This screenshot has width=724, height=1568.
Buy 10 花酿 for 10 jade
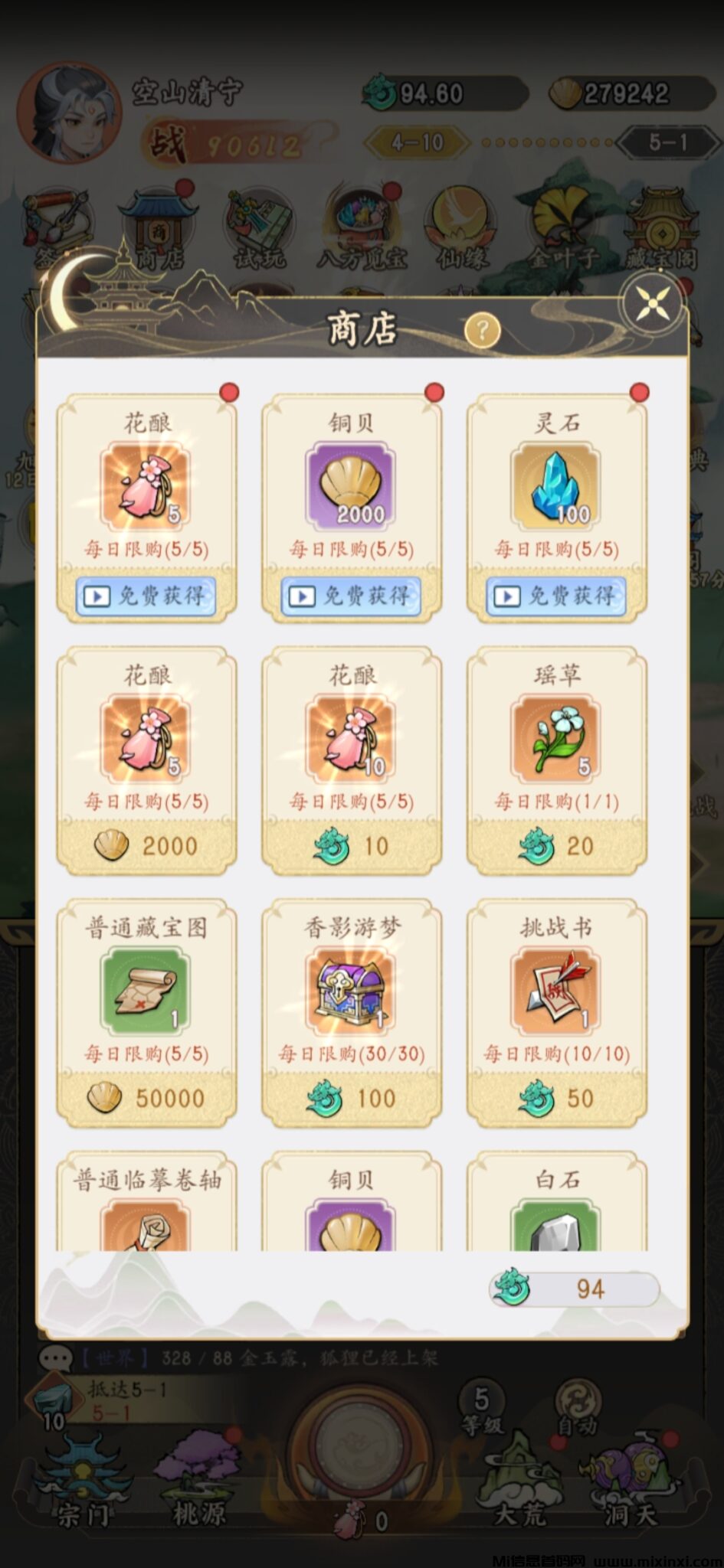[x=352, y=846]
